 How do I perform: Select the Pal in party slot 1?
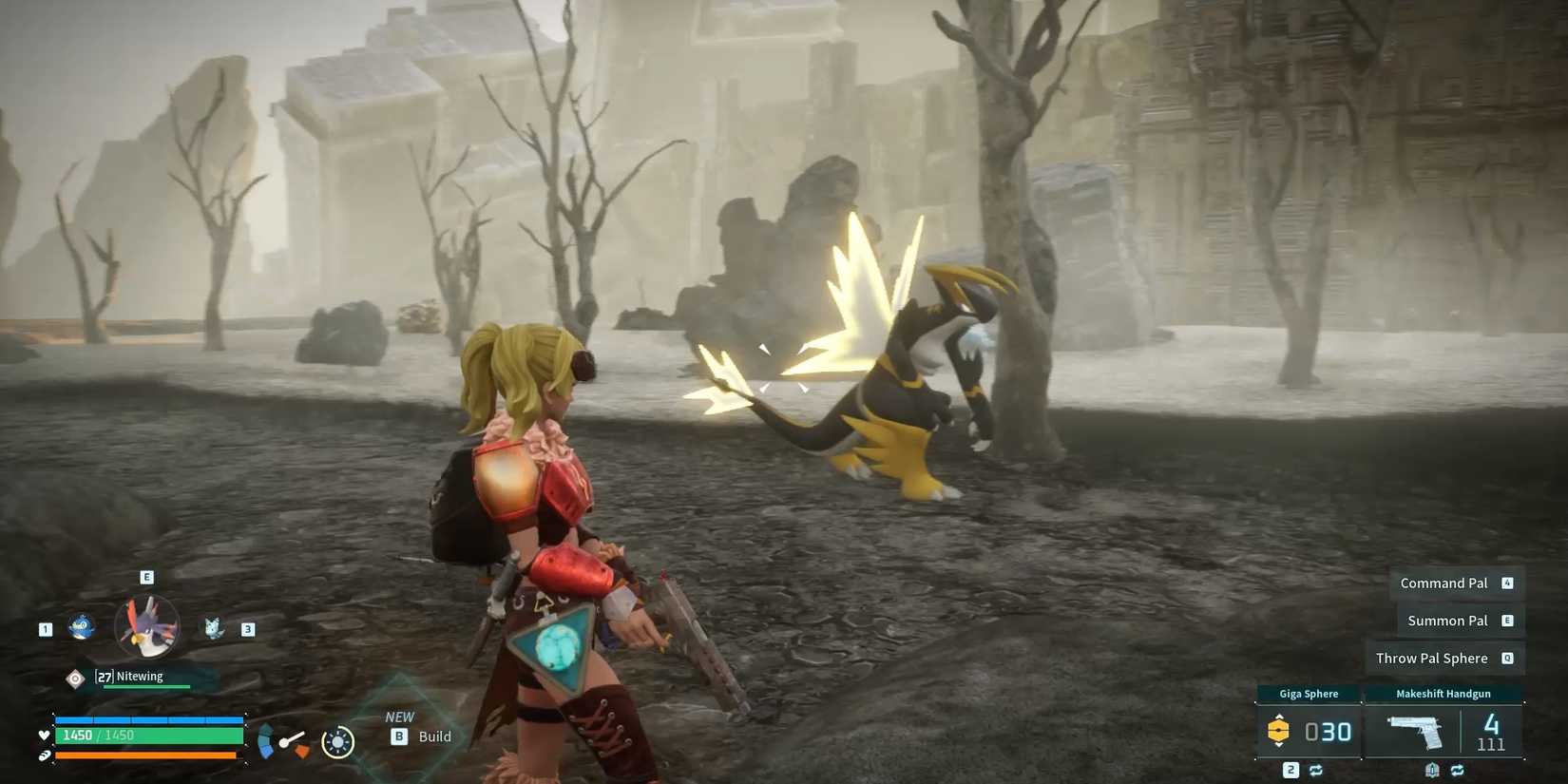point(79,628)
